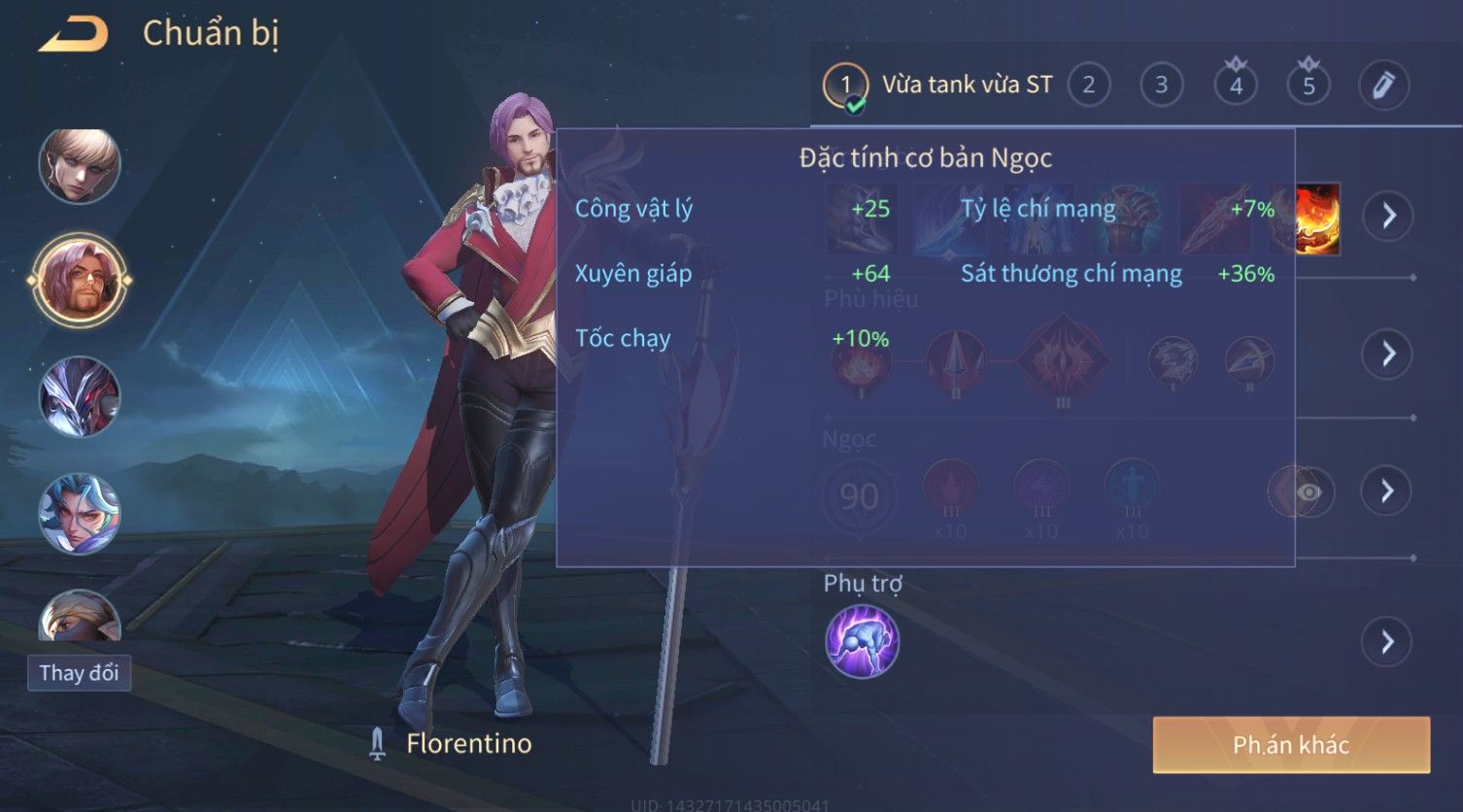Go back using the return arrow
Viewport: 1463px width, 812px height.
(74, 35)
